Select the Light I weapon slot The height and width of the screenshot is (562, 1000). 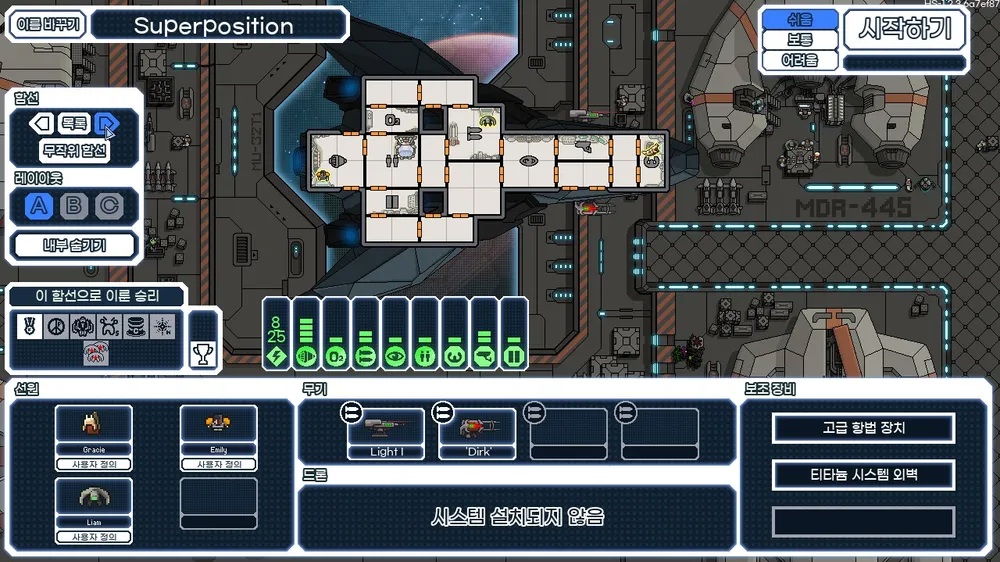pyautogui.click(x=386, y=433)
